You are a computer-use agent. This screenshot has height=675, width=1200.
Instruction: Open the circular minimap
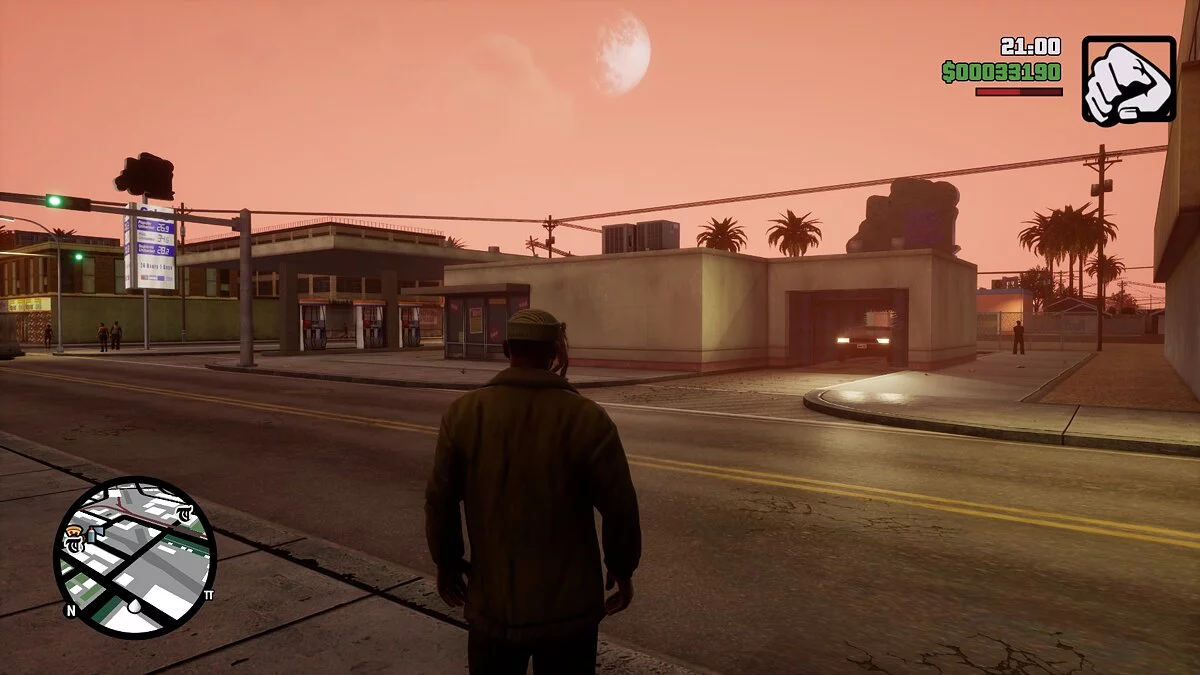134,556
